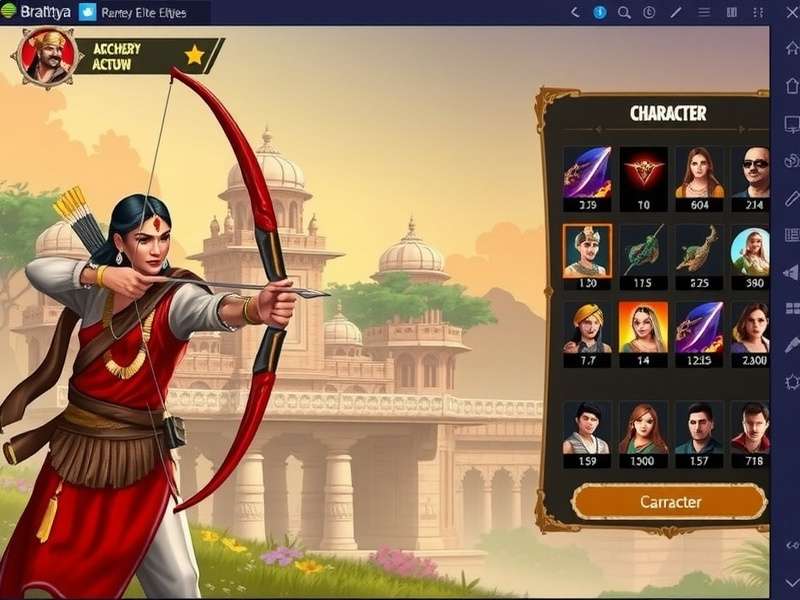800x600 pixels.
Task: Select the veiled woman on orange background
Action: 643,329
